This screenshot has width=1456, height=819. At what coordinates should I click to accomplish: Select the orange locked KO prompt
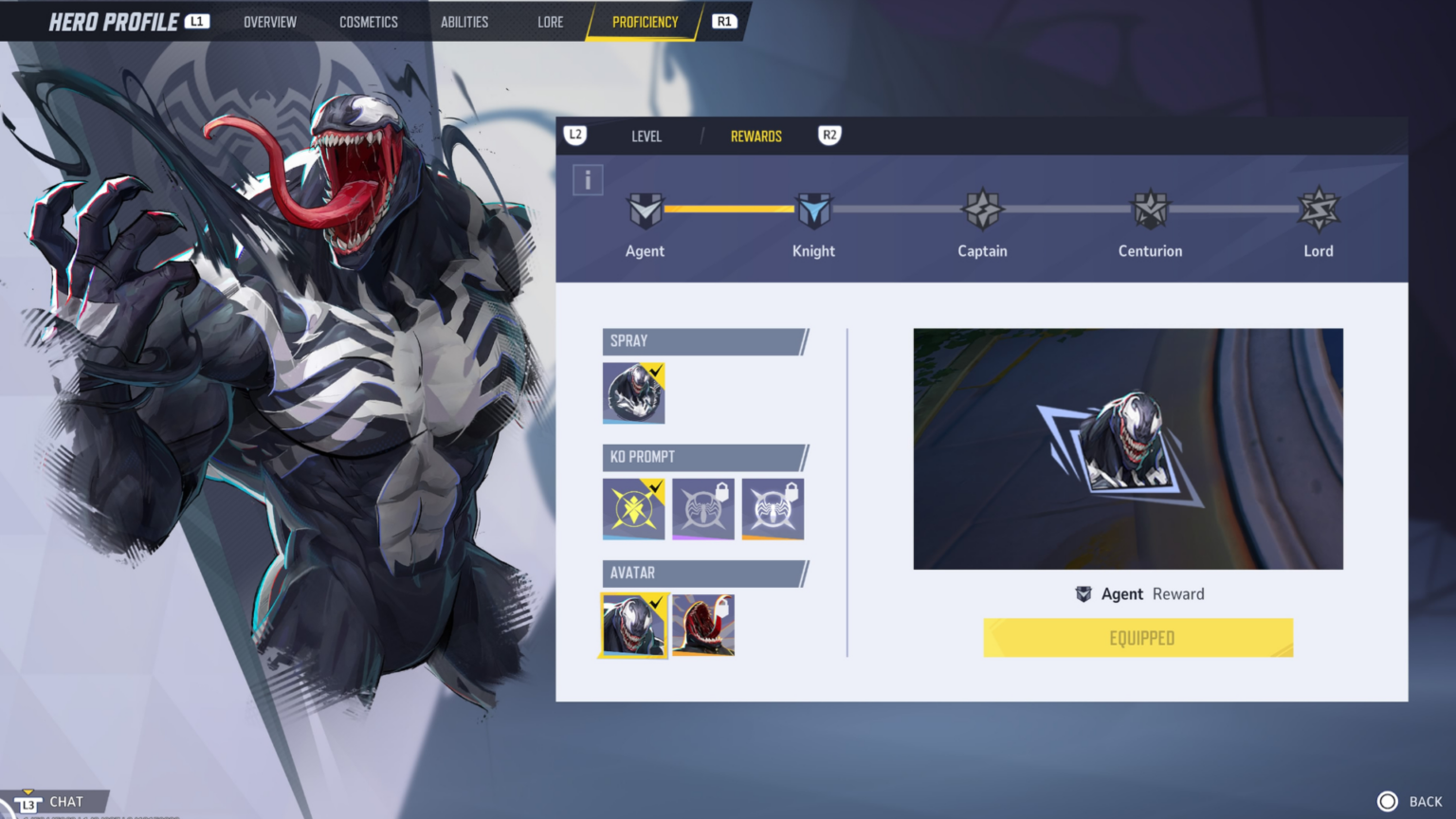773,509
